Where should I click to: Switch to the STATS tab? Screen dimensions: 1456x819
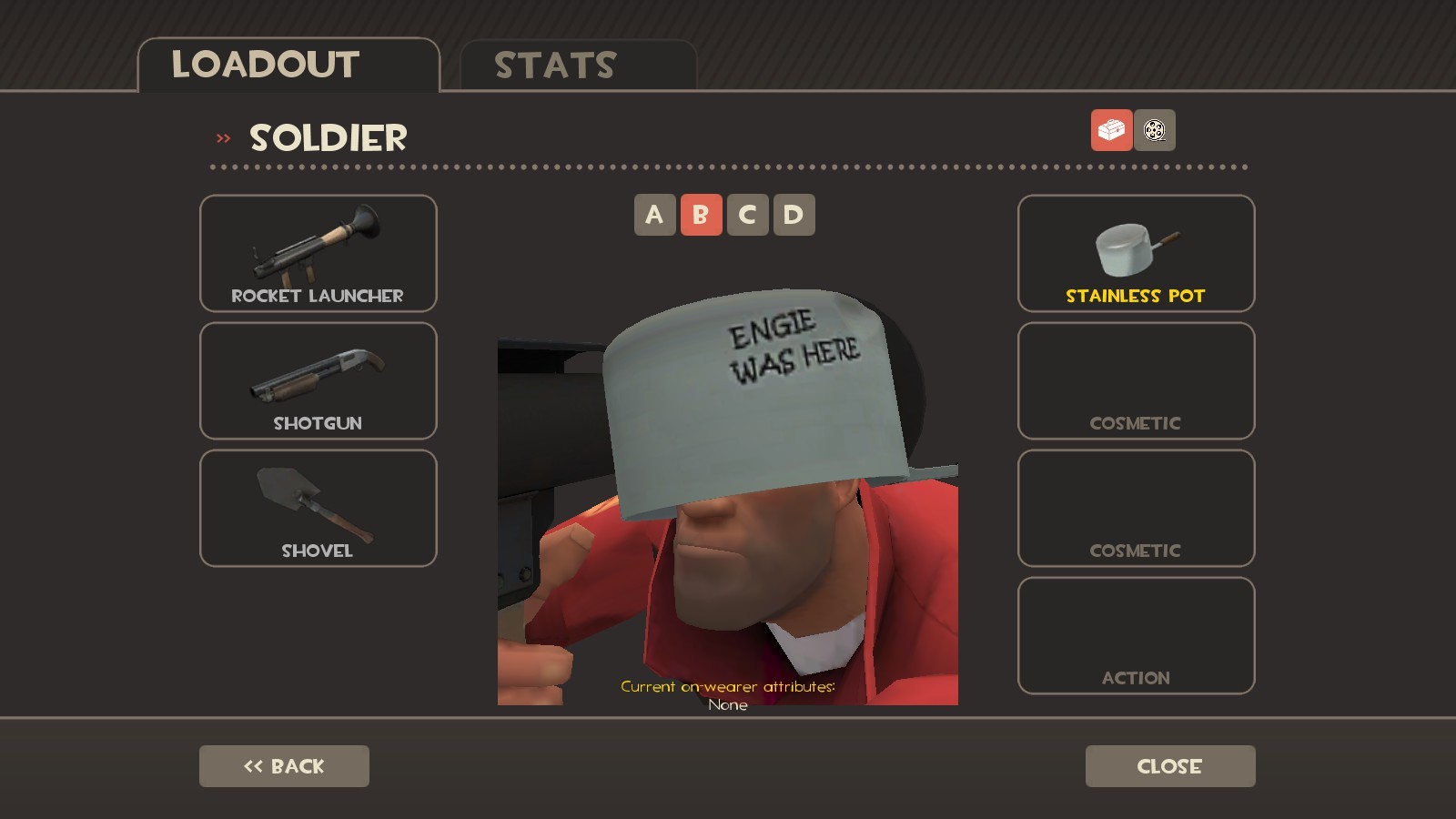pyautogui.click(x=553, y=64)
